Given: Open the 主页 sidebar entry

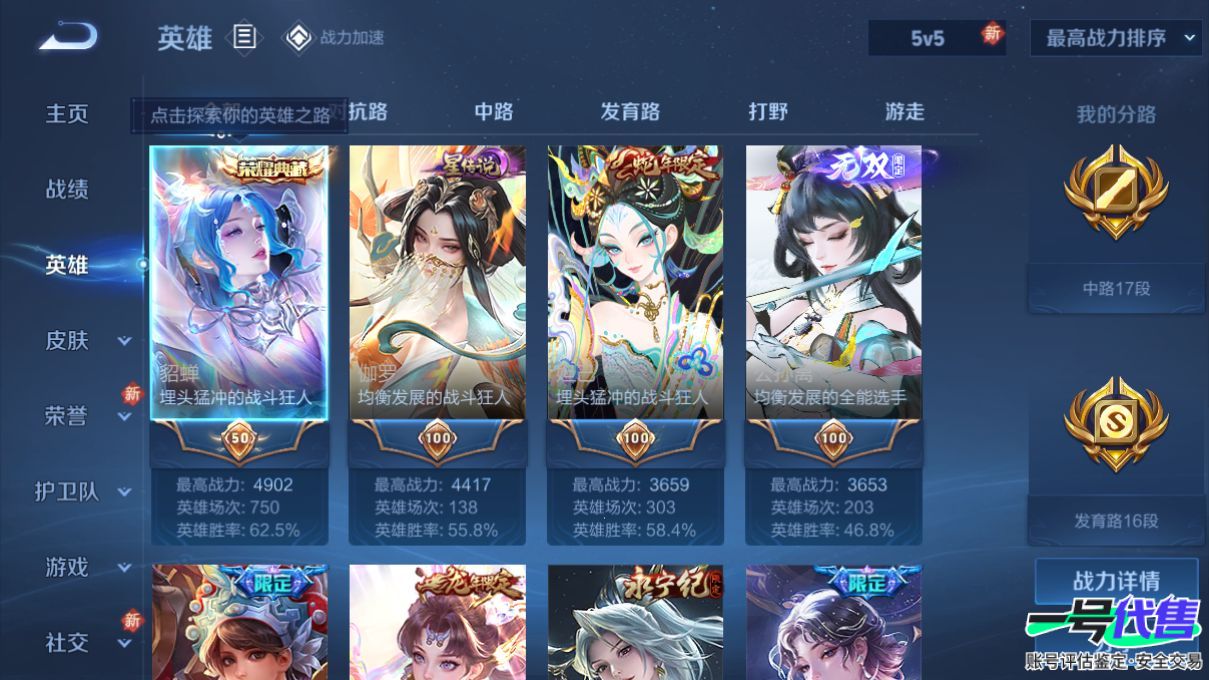Looking at the screenshot, I should tap(67, 114).
